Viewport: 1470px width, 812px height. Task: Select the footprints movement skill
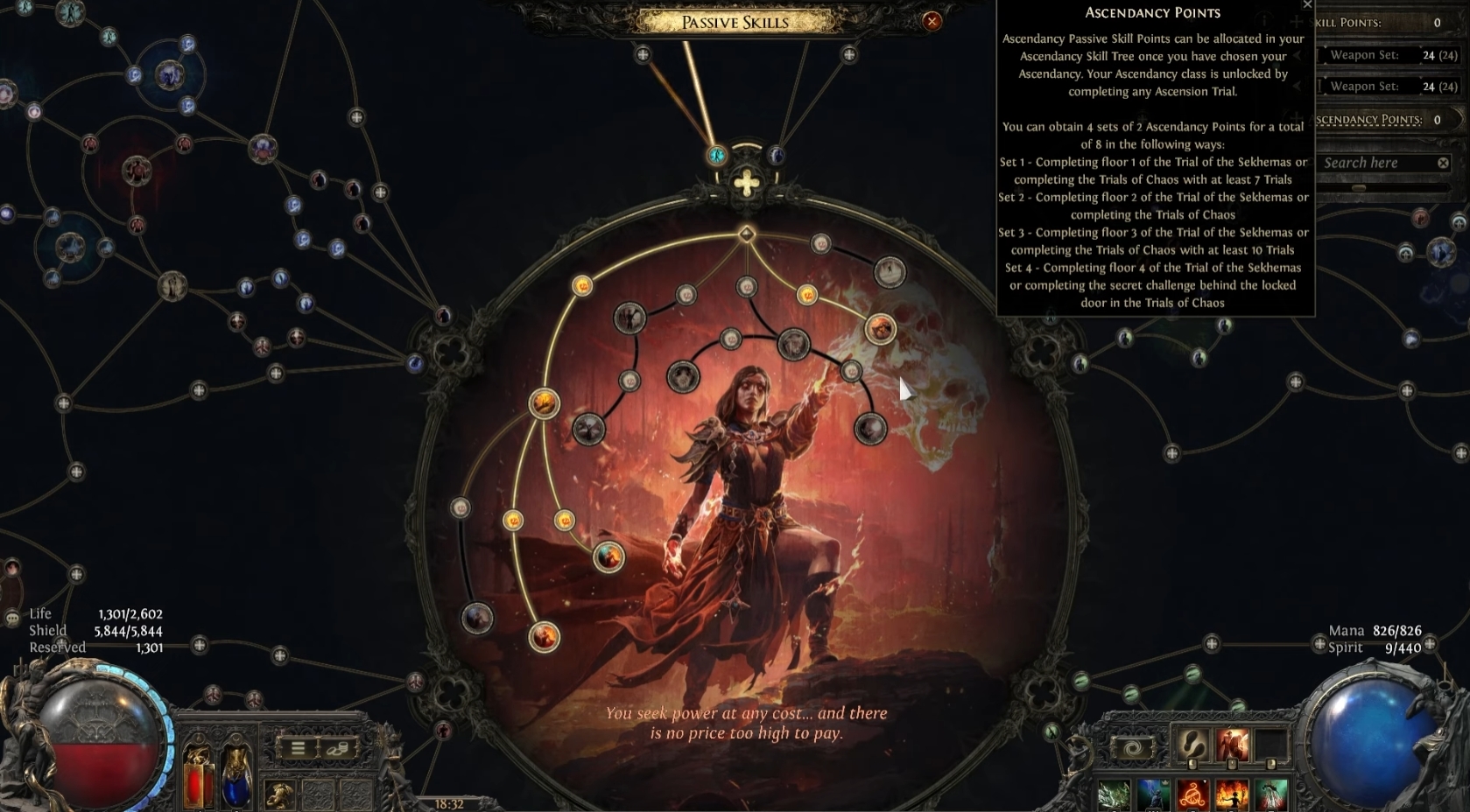(x=1192, y=745)
